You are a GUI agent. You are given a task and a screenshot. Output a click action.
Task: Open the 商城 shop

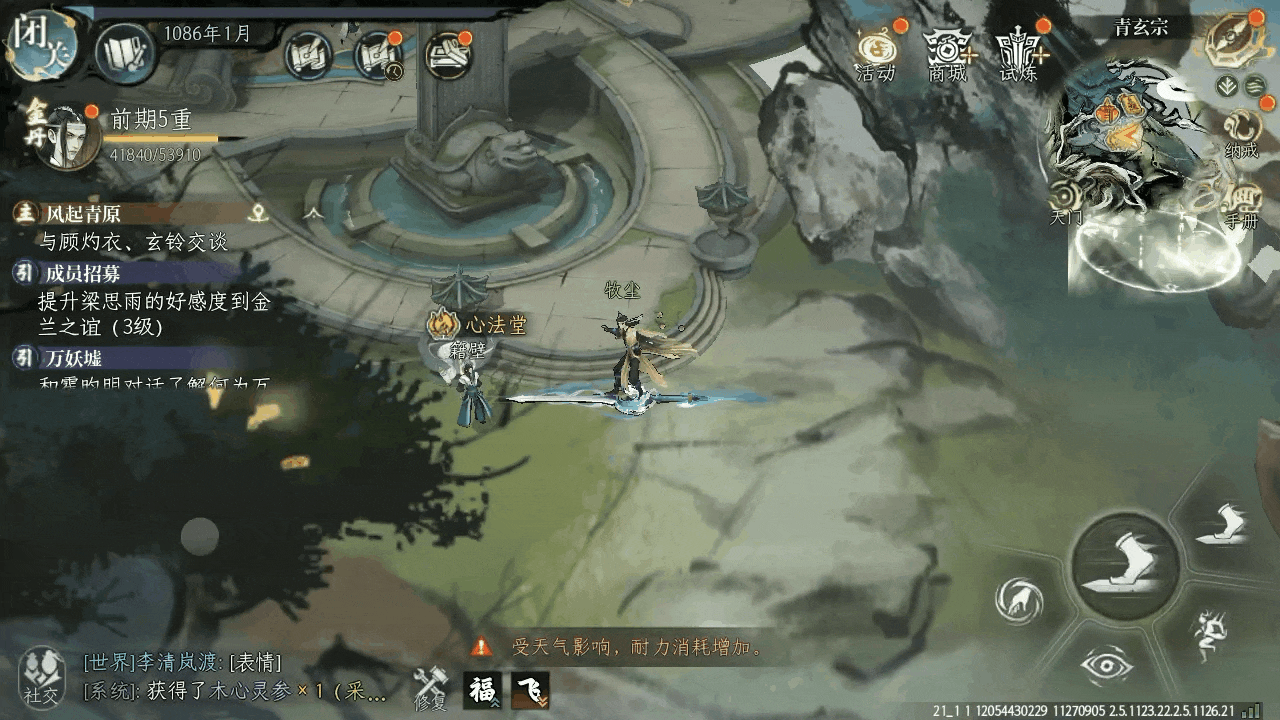point(947,54)
